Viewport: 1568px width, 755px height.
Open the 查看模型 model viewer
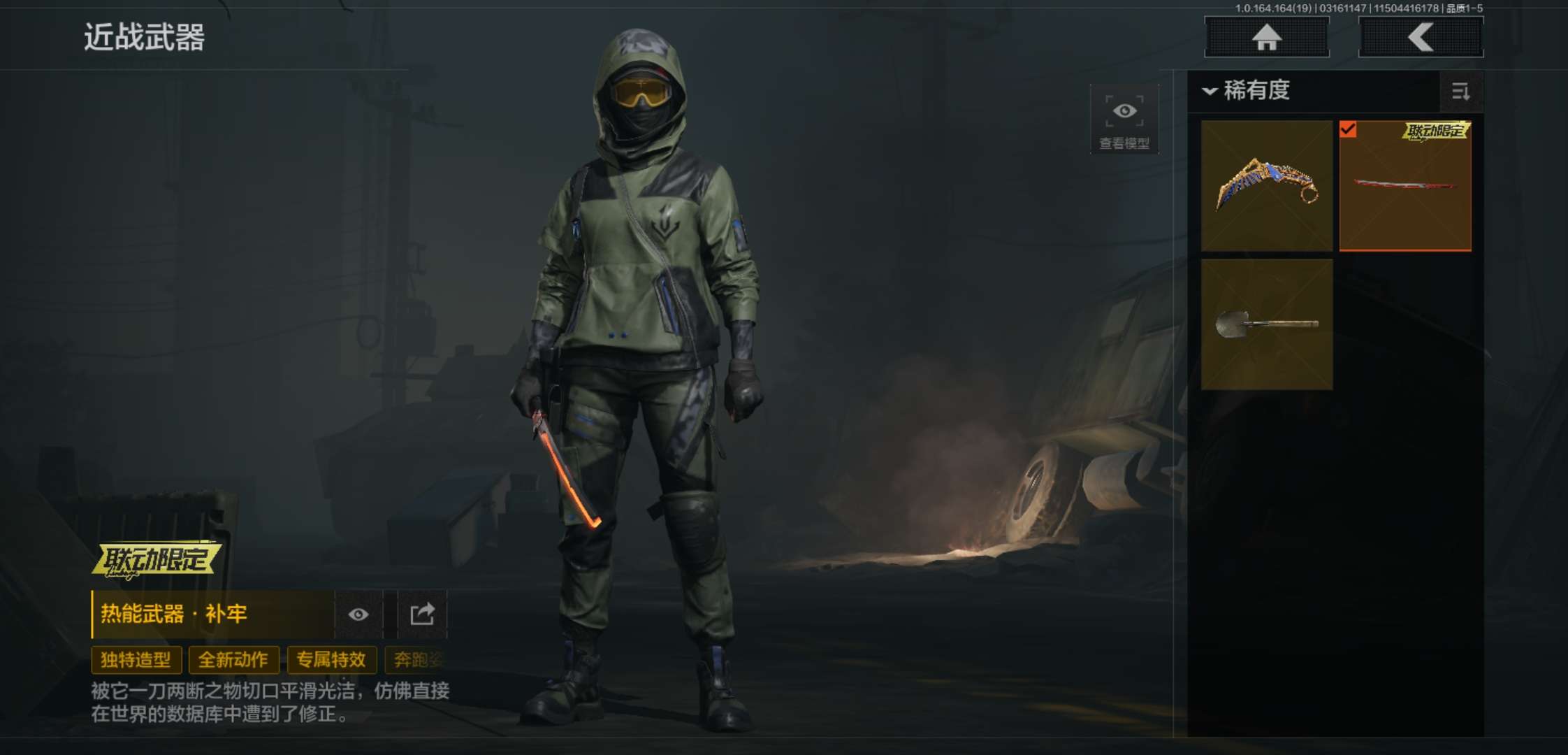pyautogui.click(x=1124, y=120)
